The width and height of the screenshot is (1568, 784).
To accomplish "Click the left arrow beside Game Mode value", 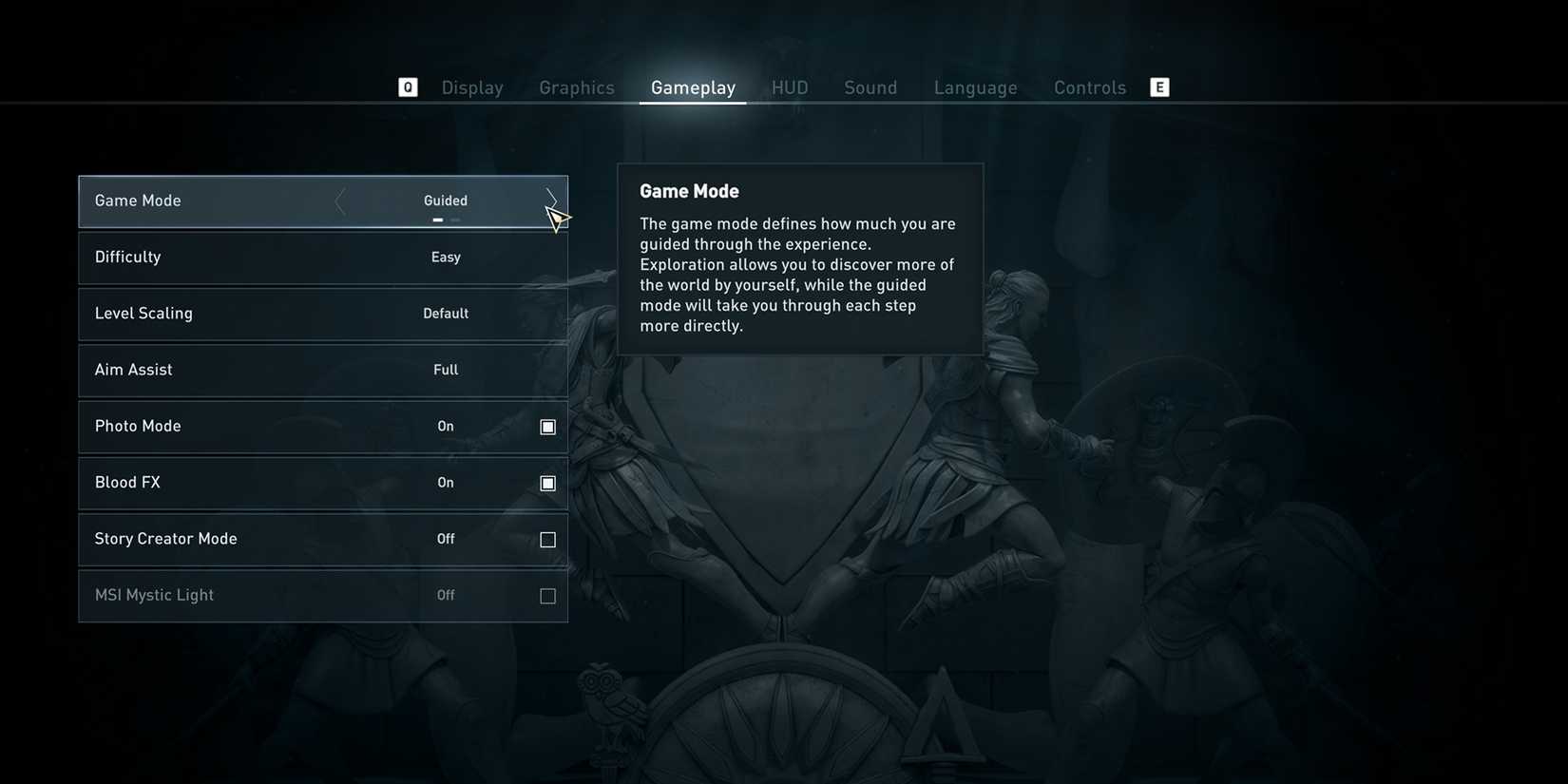I will (339, 201).
